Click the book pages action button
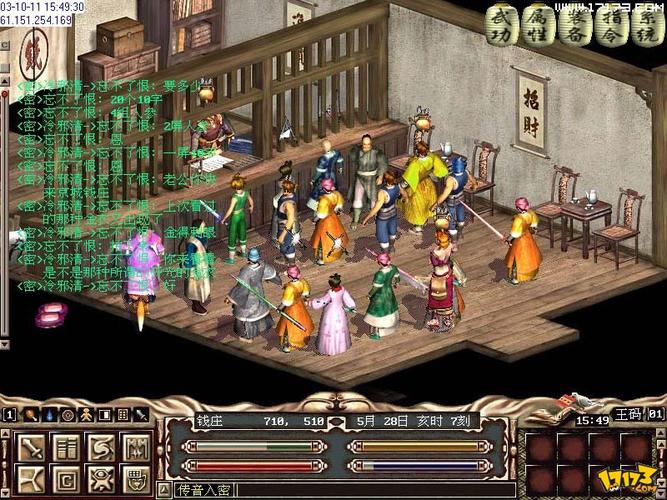This screenshot has width=667, height=500. coord(66,447)
